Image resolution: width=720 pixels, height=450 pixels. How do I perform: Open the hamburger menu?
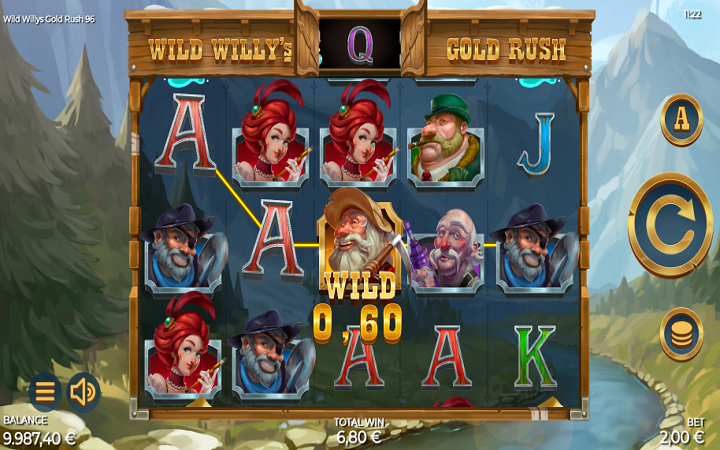pyautogui.click(x=44, y=392)
